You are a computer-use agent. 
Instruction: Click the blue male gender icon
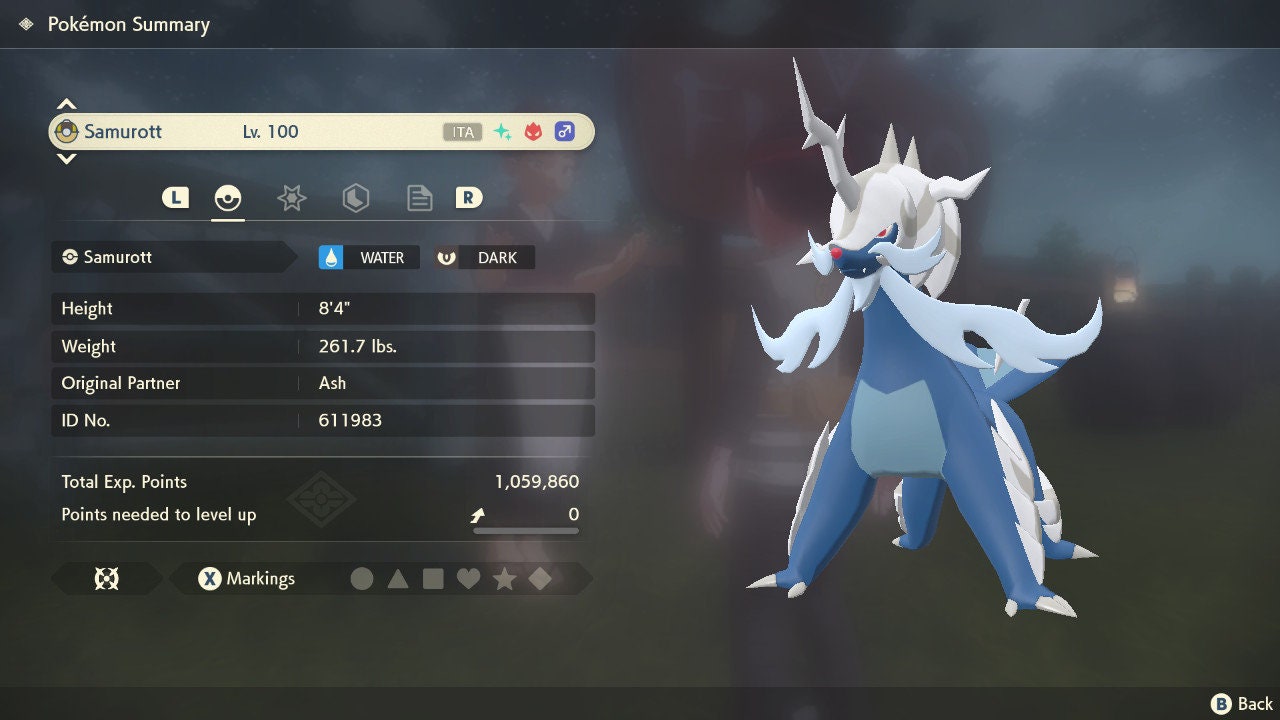565,131
